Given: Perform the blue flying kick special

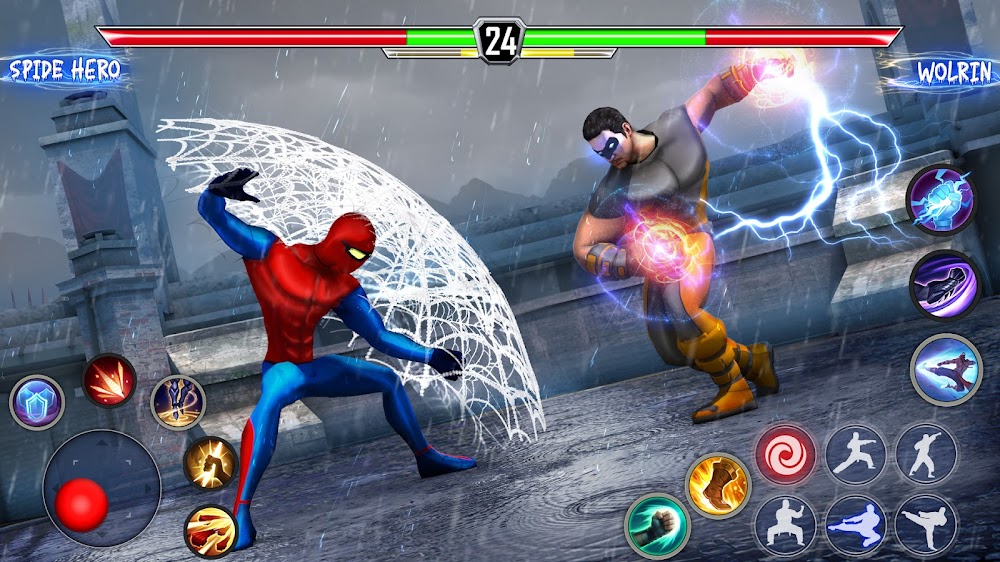Looking at the screenshot, I should click(x=946, y=370).
